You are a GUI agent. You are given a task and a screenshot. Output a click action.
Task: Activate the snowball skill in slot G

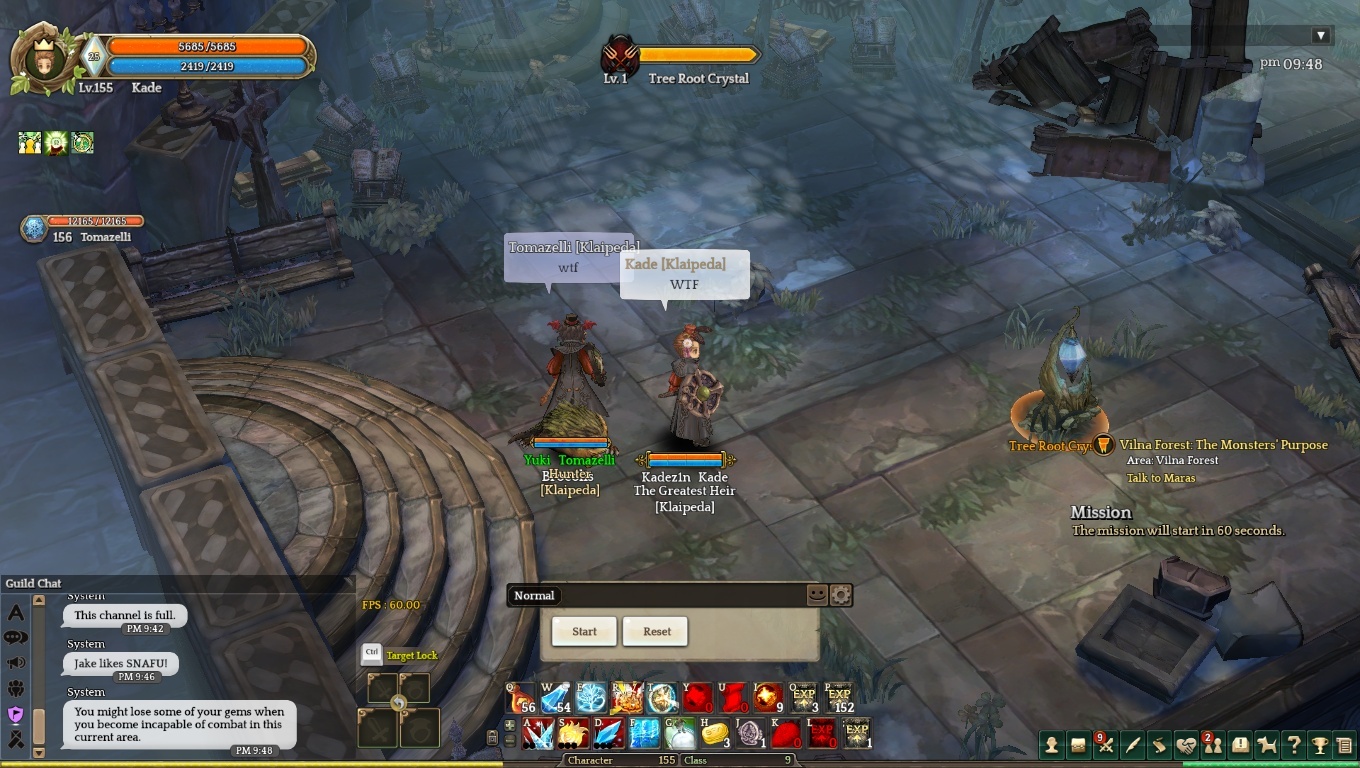(x=680, y=733)
